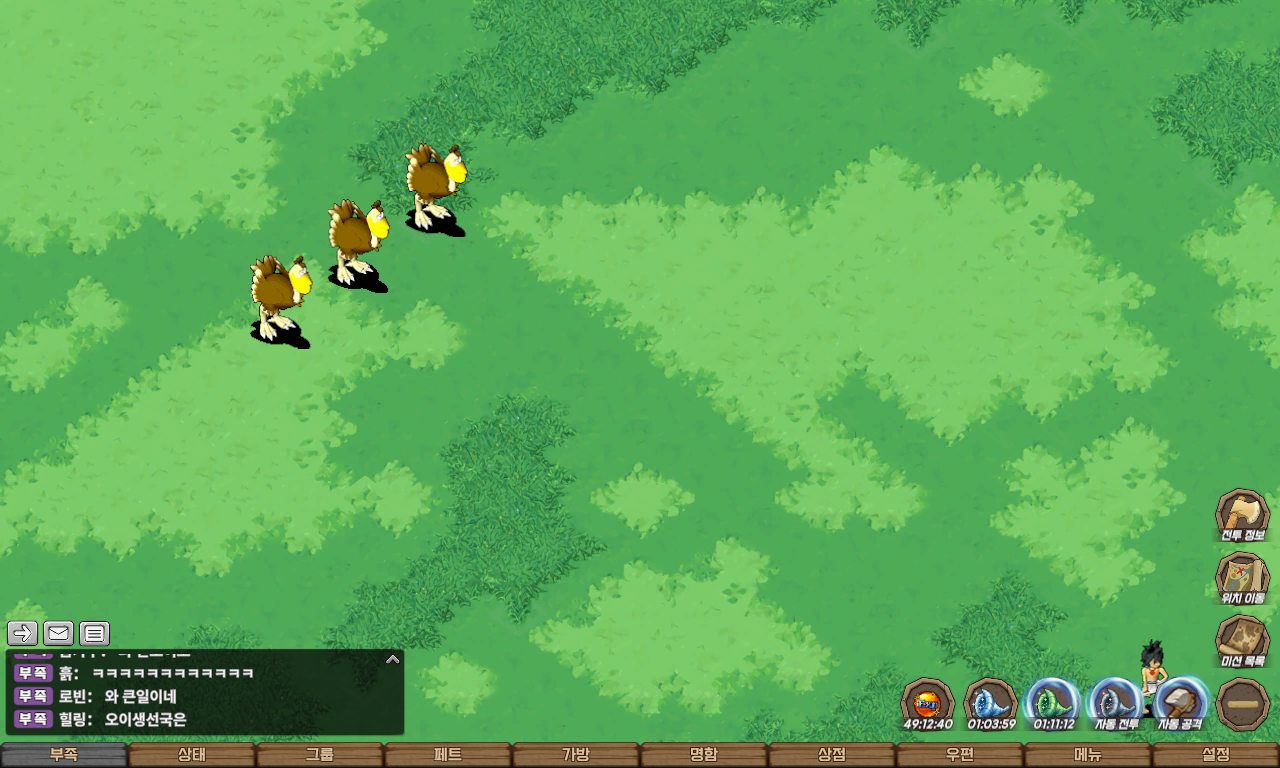Screen dimensions: 1280x768
Task: Open the 상태 (Status) menu
Action: point(192,755)
